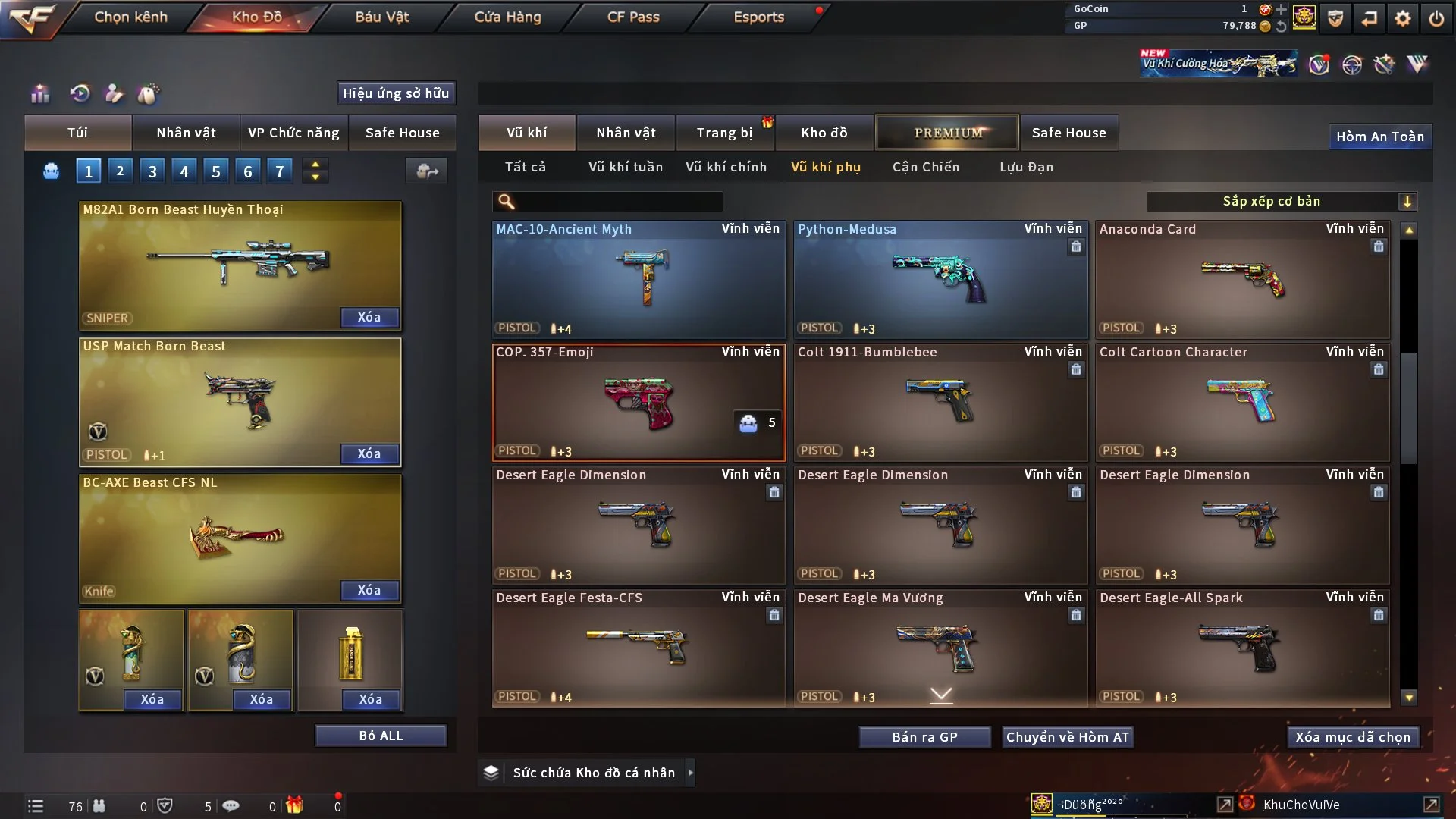This screenshot has height=819, width=1456.
Task: Click the Hiệu ứng sở hữu button
Action: click(396, 93)
